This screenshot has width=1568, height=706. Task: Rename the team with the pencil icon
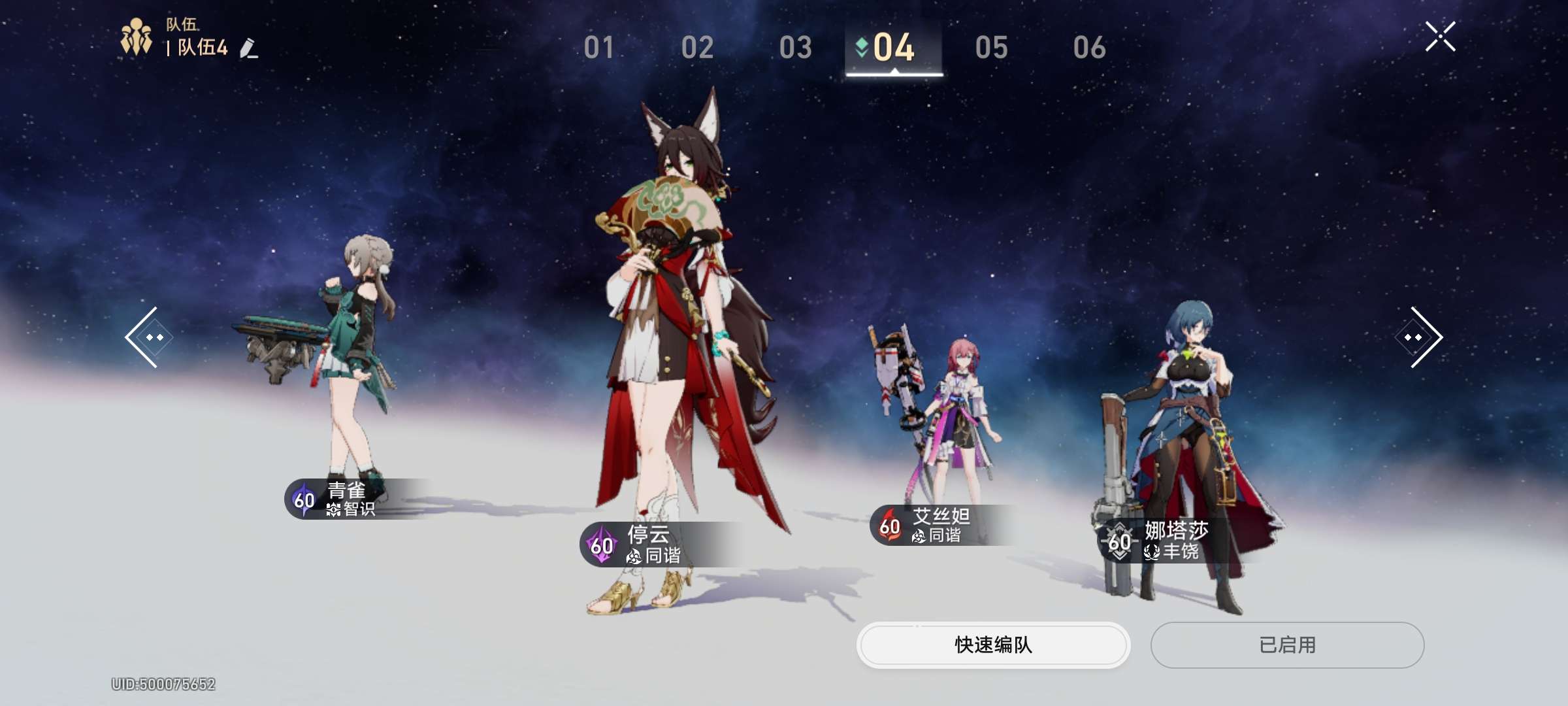(x=249, y=48)
